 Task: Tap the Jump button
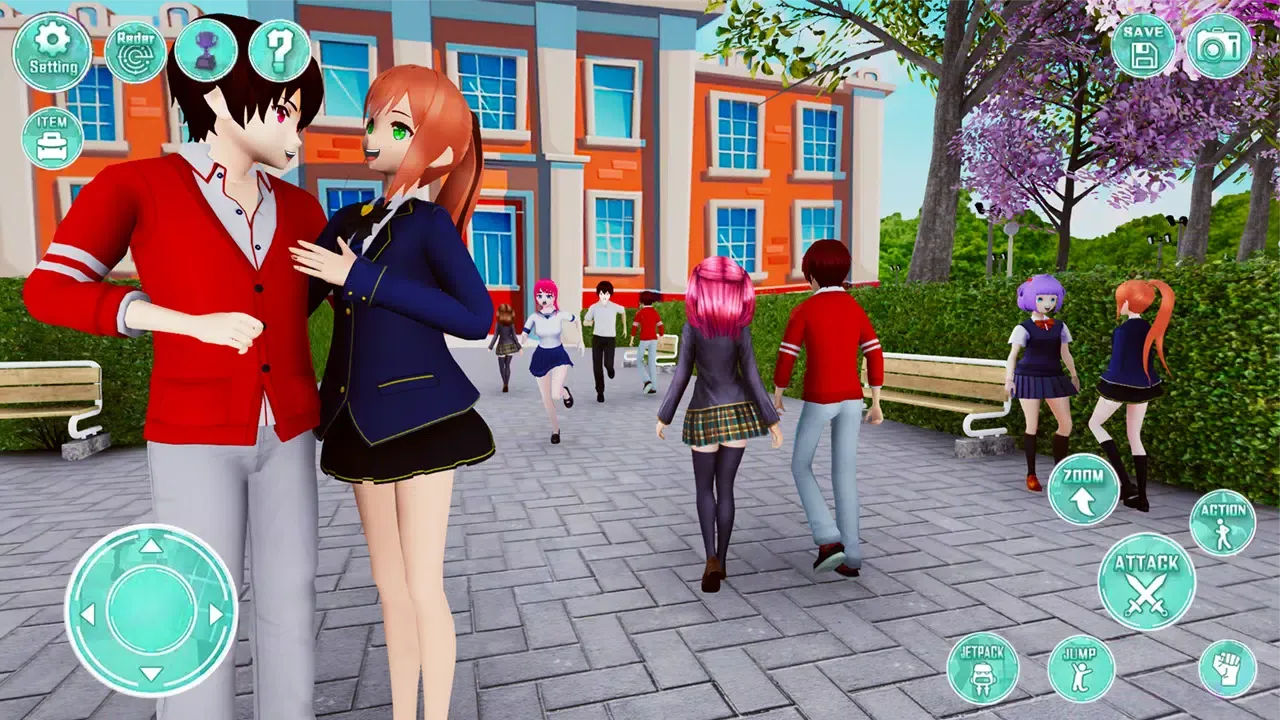[1081, 668]
